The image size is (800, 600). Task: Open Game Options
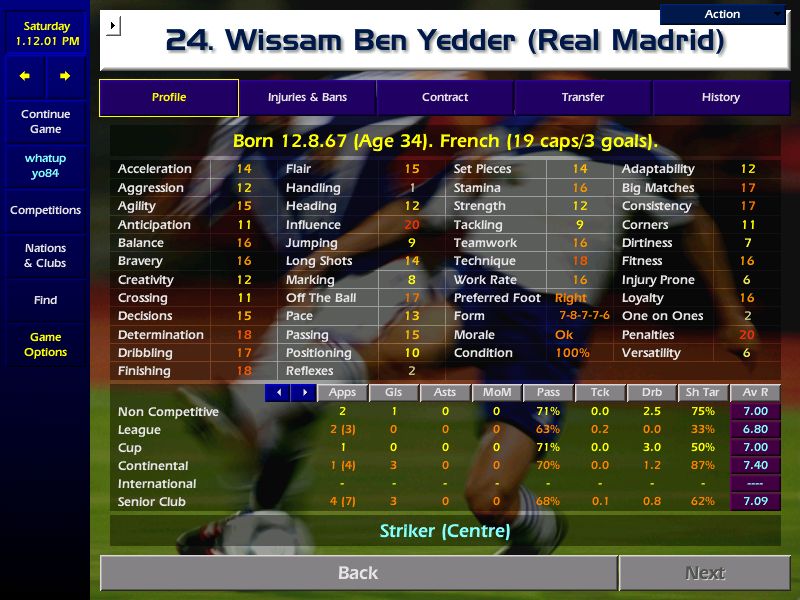coord(45,344)
